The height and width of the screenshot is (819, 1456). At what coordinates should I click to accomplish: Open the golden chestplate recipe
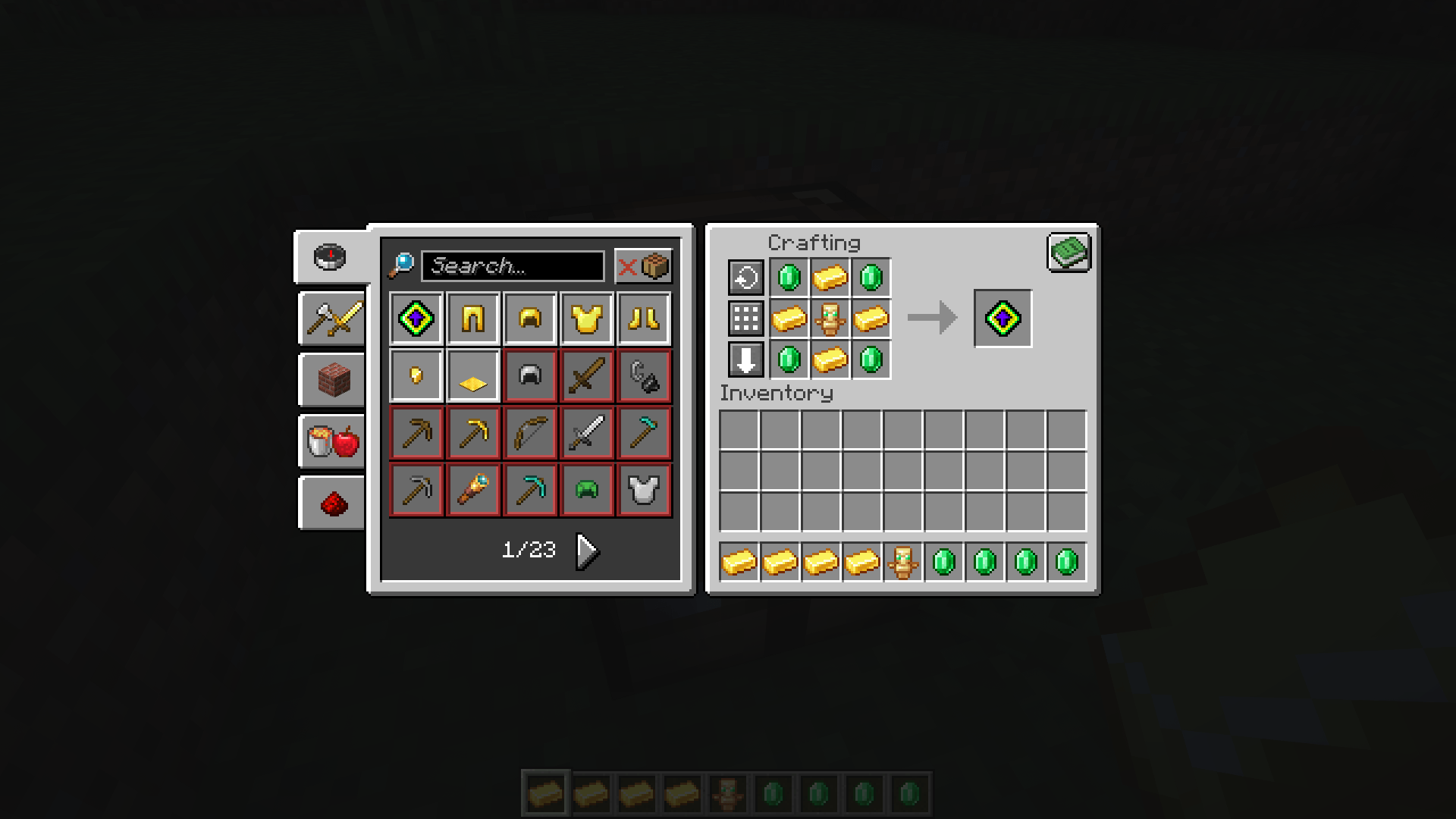[x=586, y=318]
